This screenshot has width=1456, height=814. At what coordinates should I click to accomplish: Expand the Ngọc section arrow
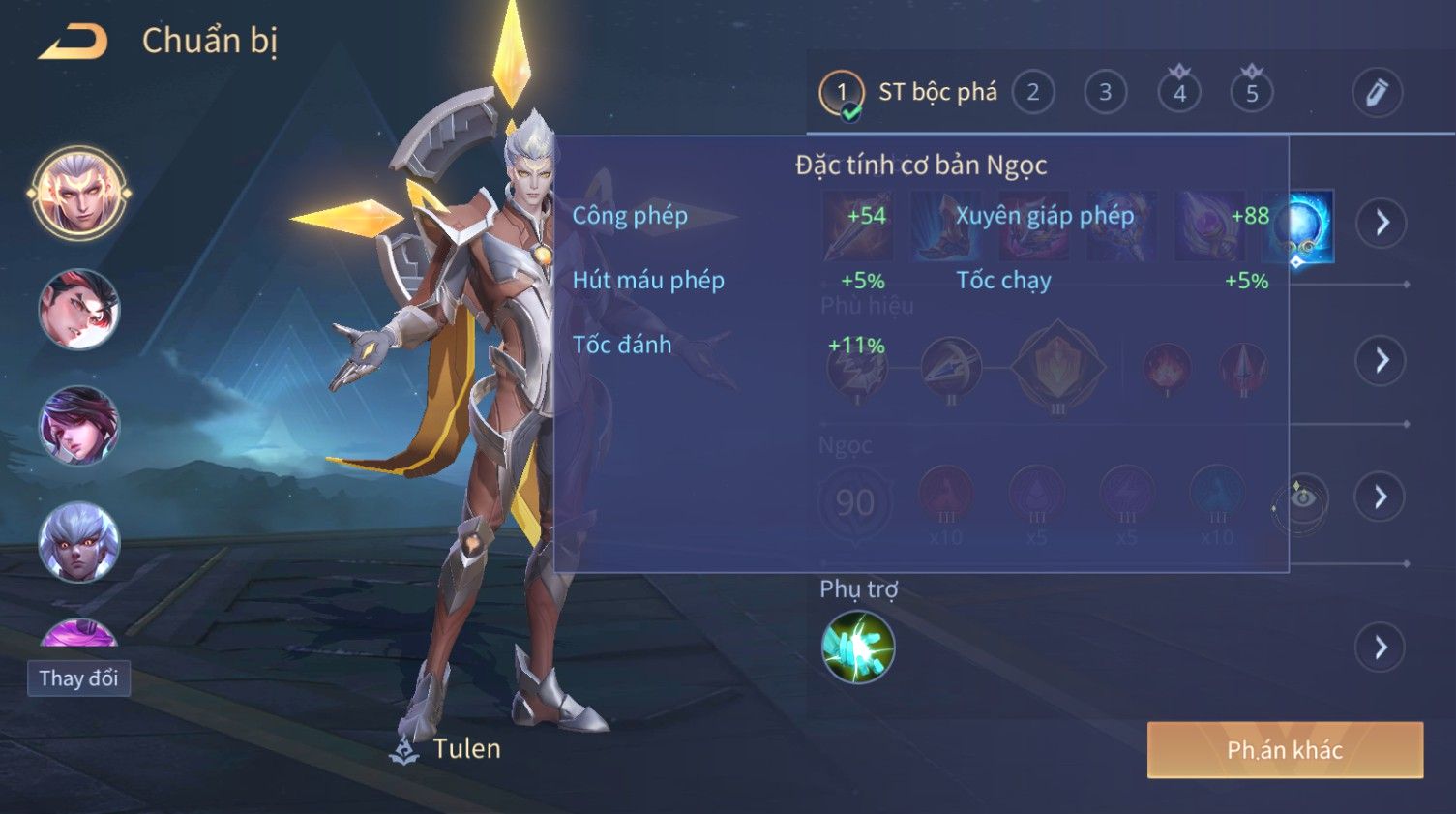pyautogui.click(x=1381, y=497)
